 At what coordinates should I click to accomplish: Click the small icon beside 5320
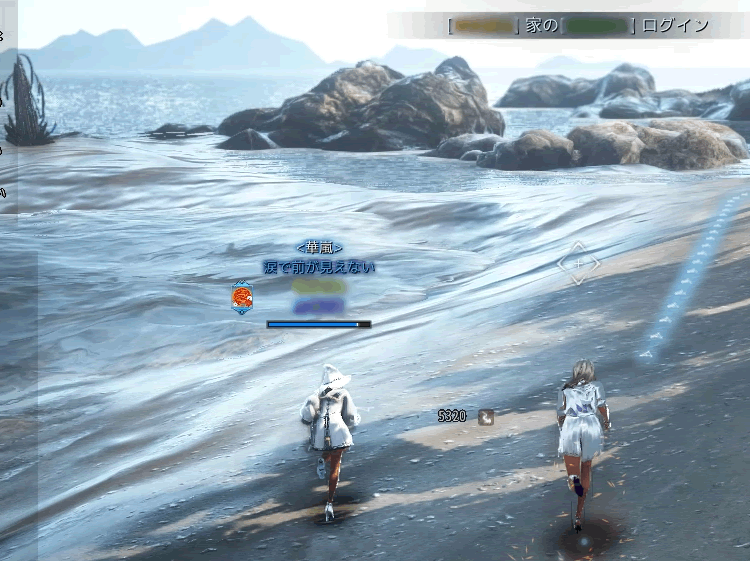pos(486,417)
